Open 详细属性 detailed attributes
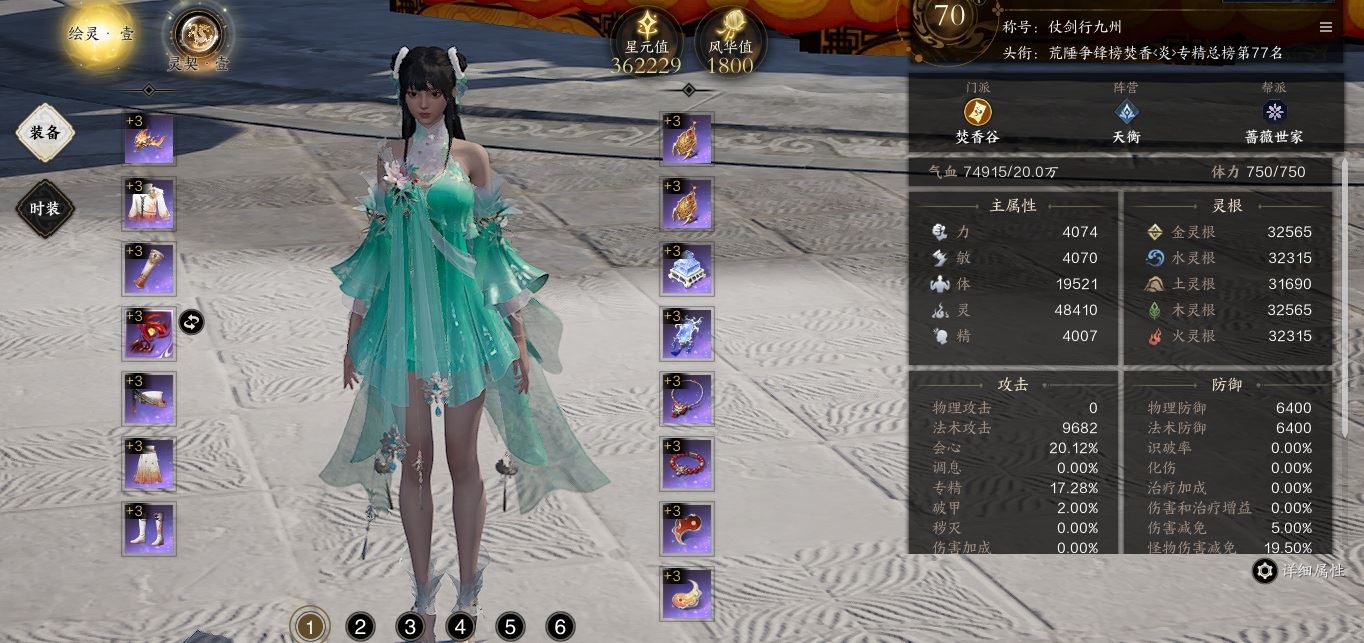The image size is (1364, 643). (1300, 571)
